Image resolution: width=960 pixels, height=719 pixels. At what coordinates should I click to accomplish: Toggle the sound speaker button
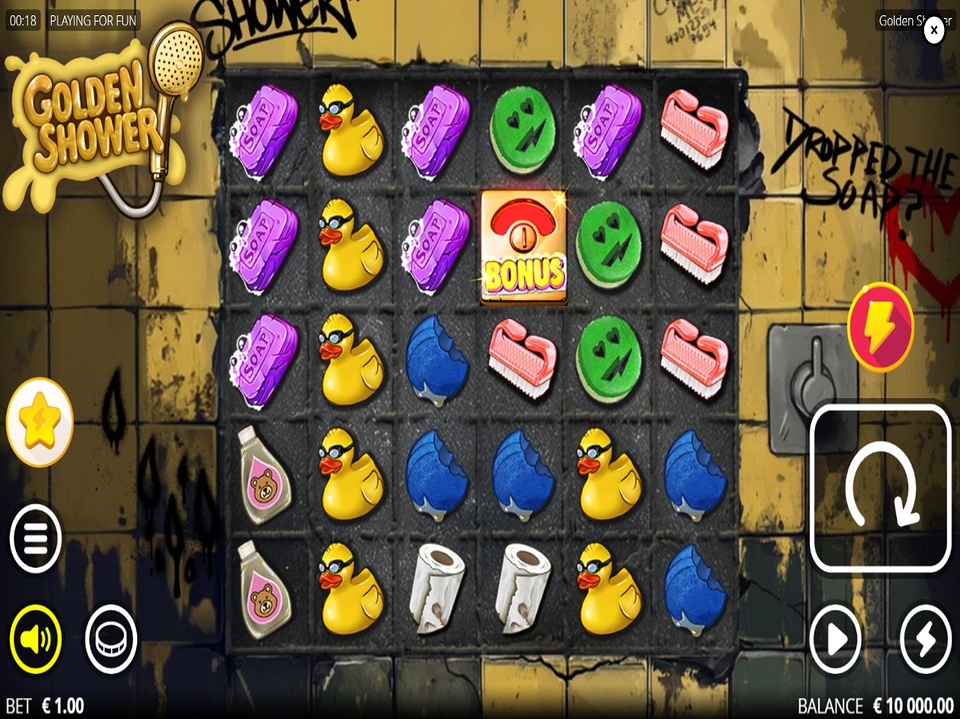[36, 638]
